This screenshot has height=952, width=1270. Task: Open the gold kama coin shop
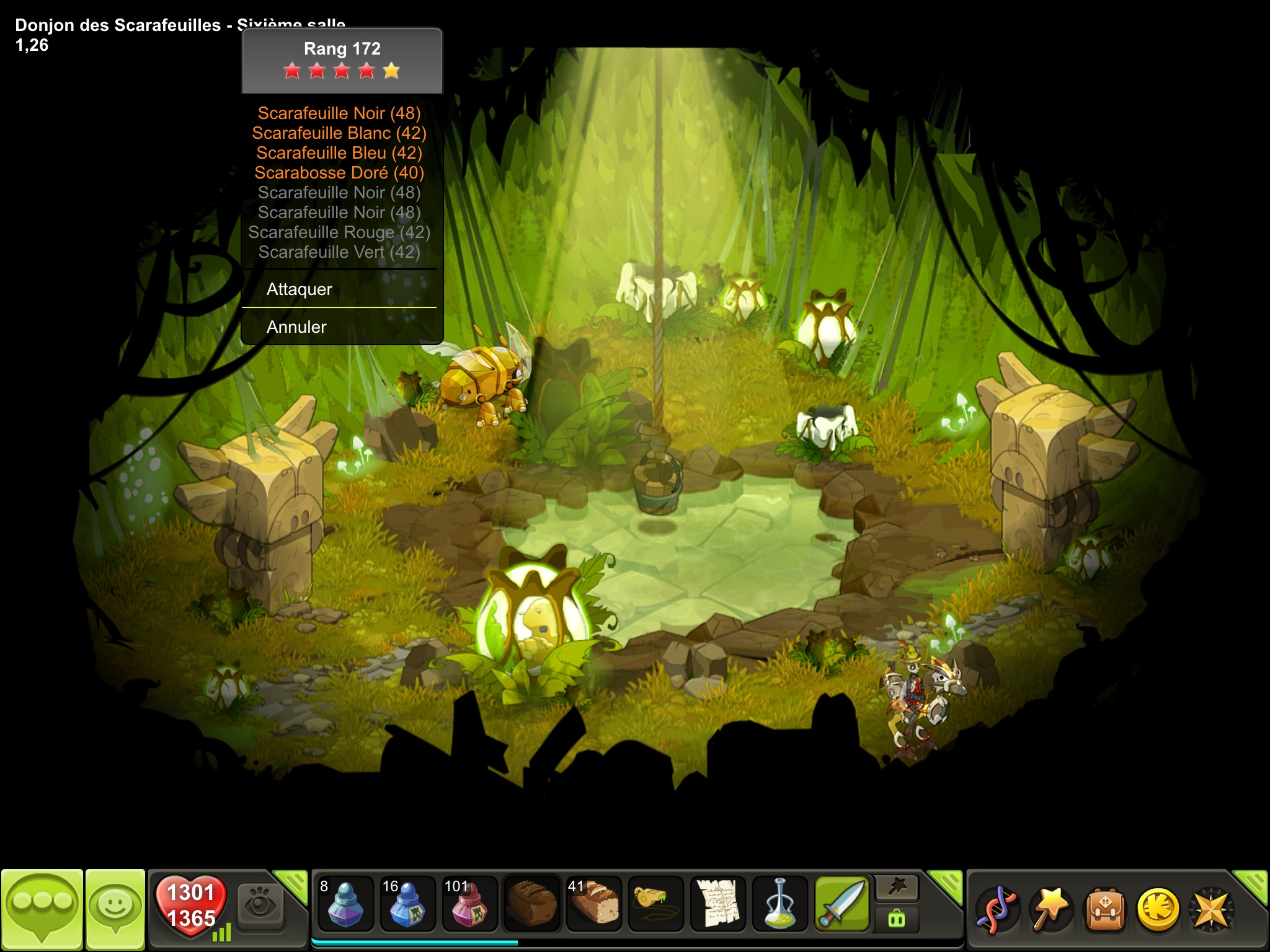1157,910
